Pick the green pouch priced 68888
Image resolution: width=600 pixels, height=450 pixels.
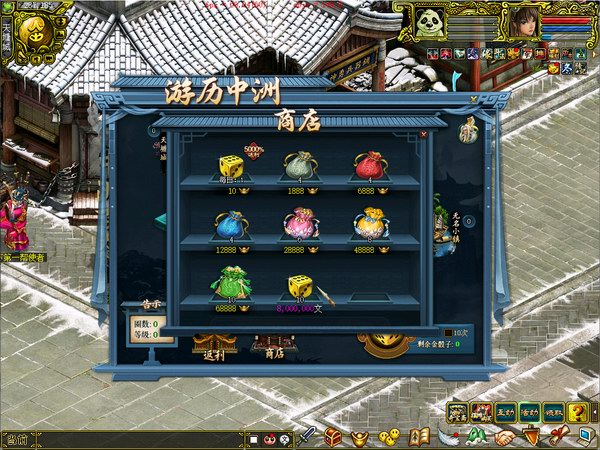coord(230,283)
